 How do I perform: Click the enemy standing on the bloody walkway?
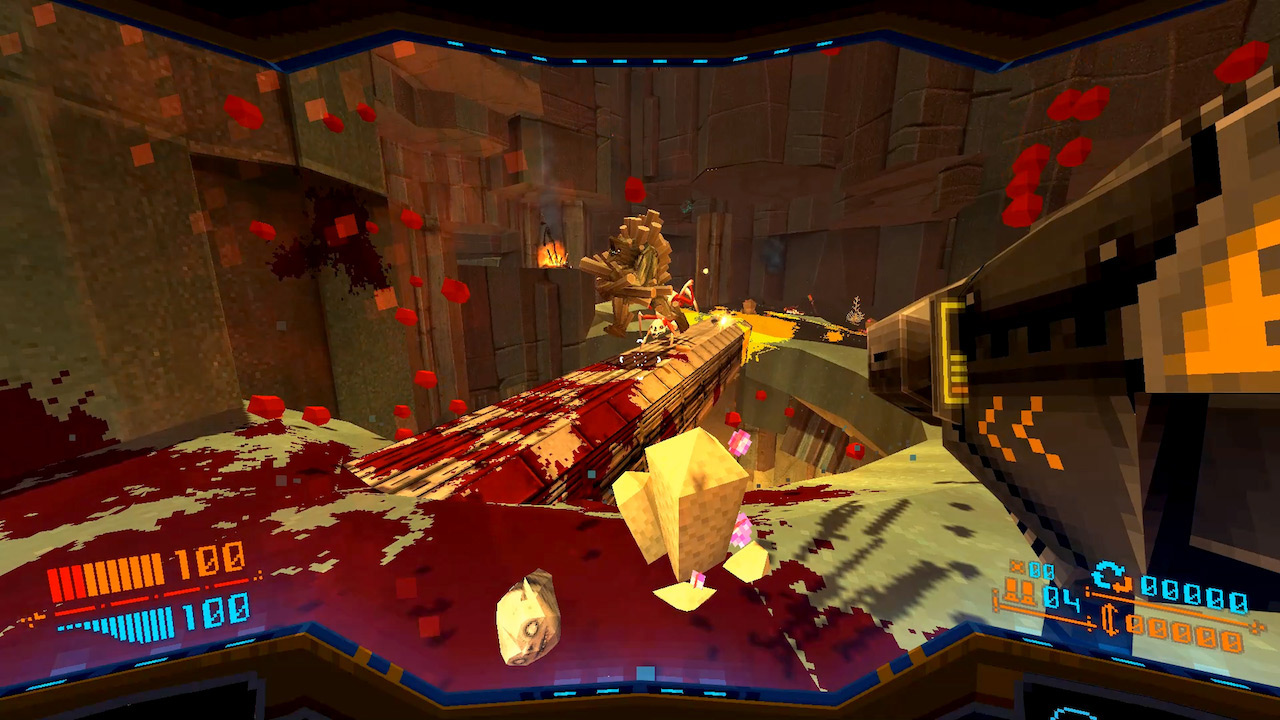[660, 330]
